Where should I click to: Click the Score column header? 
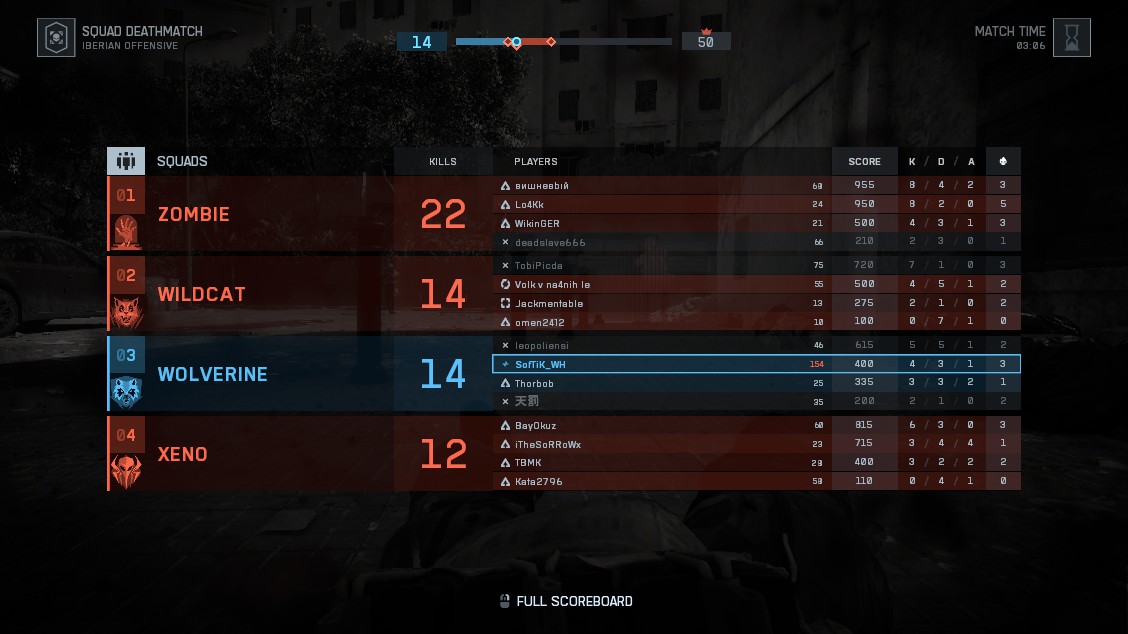pos(864,161)
